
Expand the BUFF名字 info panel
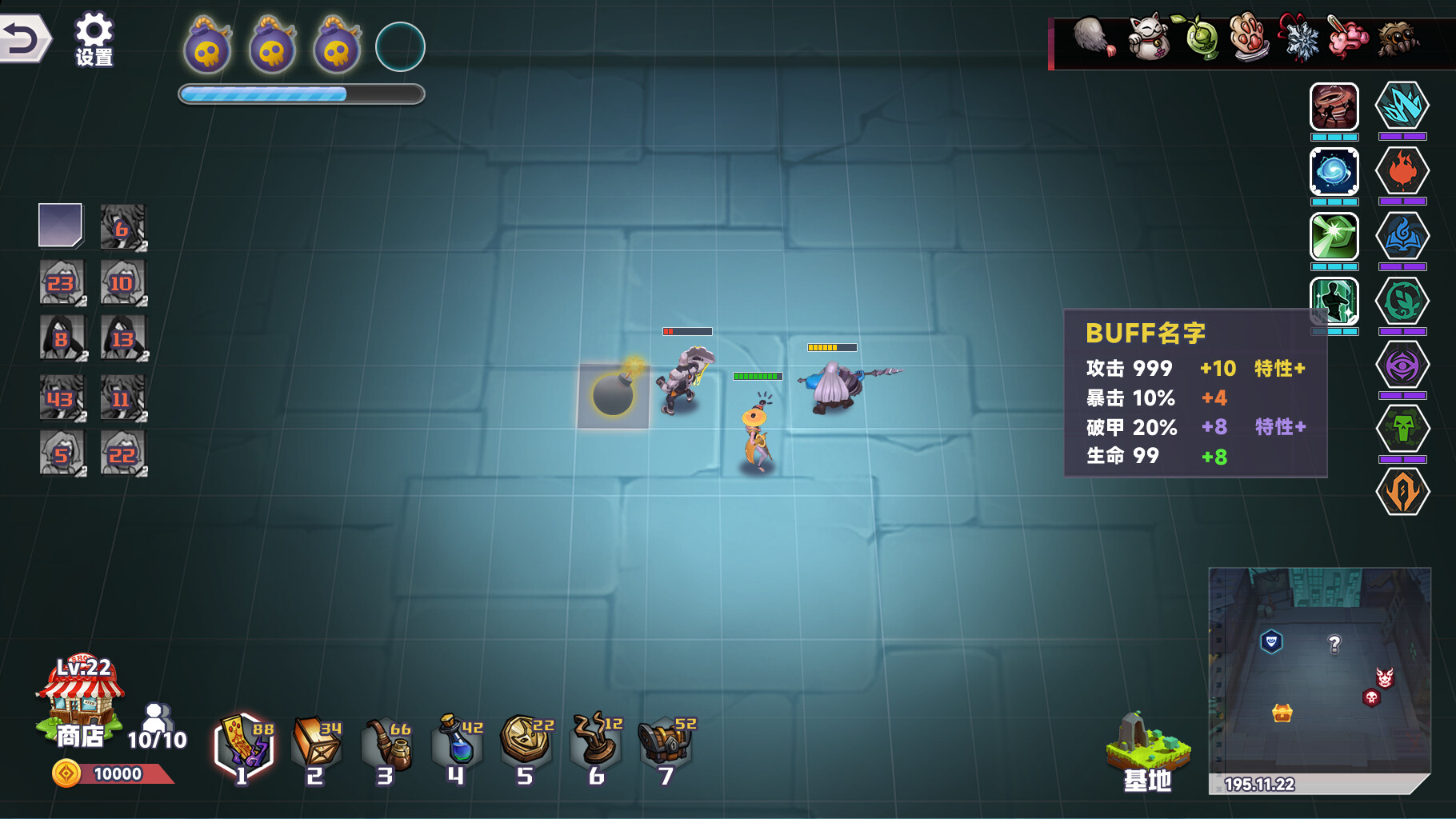(1146, 331)
